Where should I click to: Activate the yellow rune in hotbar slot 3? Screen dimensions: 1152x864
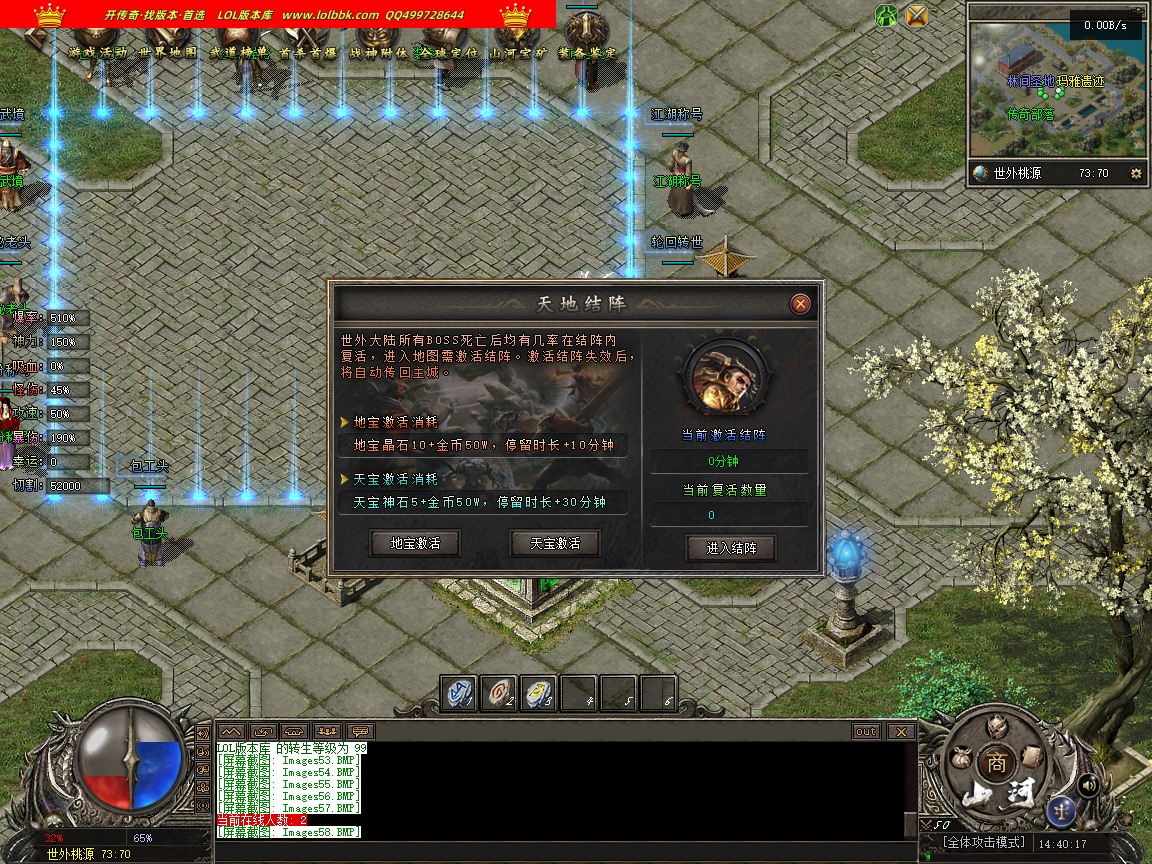pos(540,693)
